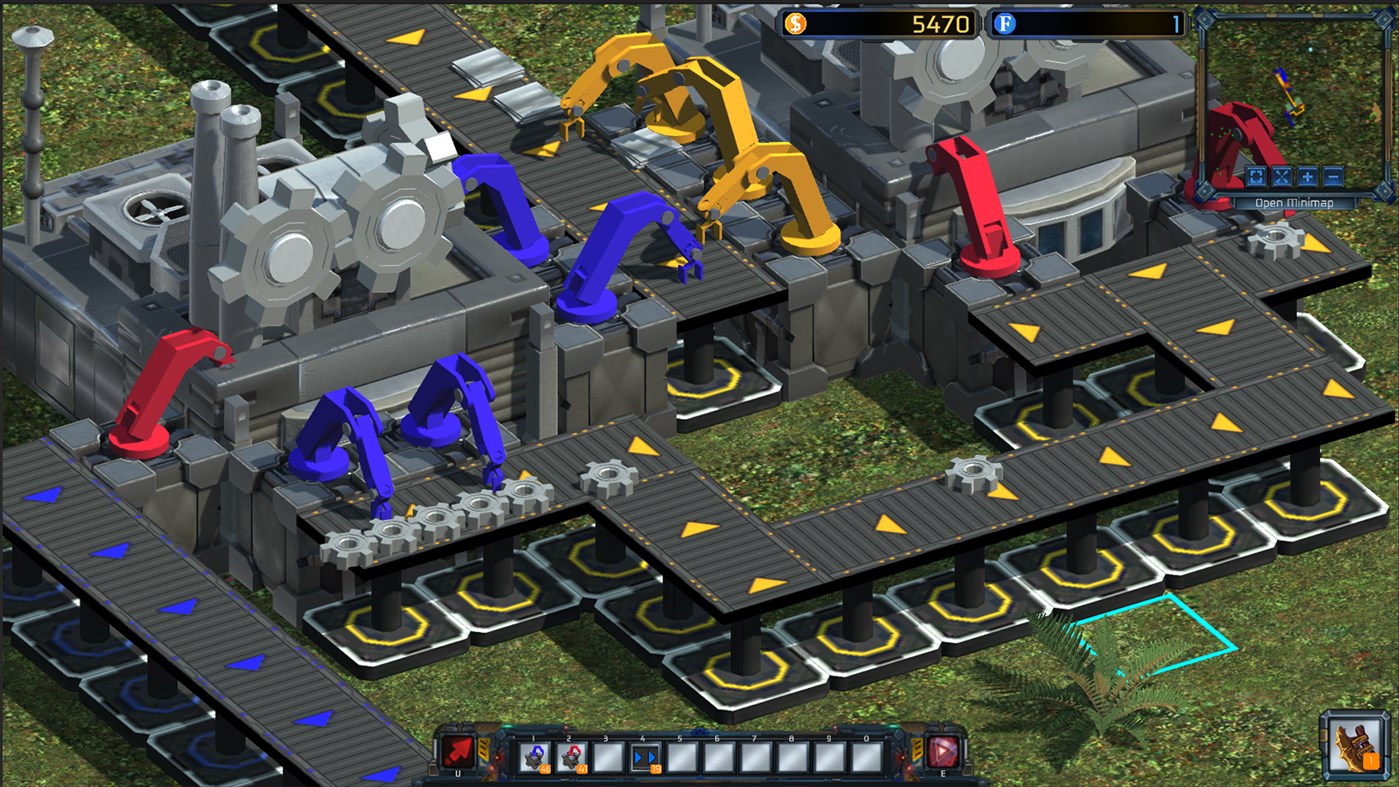Zoom out the minimap with the minus button
Viewport: 1399px width, 787px height.
[1331, 176]
